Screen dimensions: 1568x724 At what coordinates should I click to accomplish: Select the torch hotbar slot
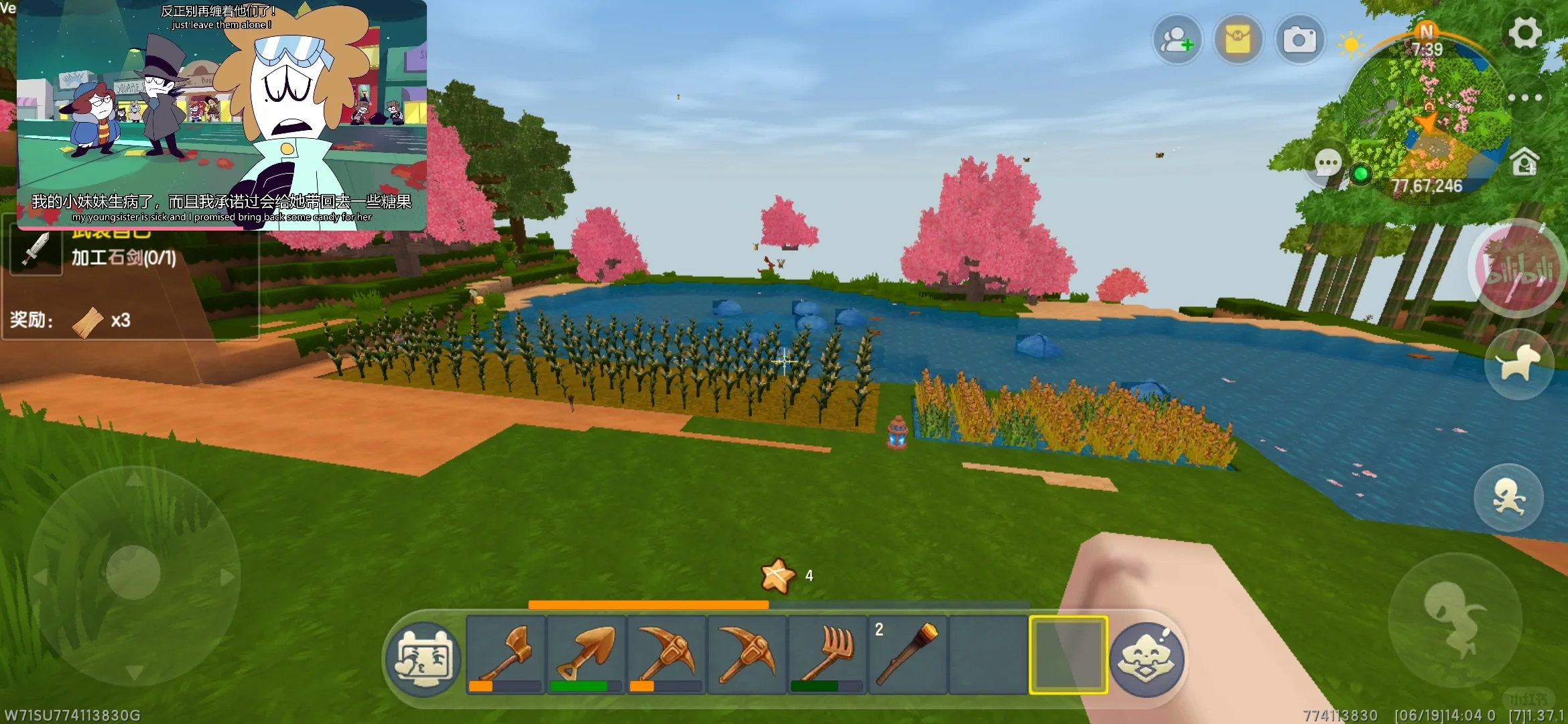[907, 654]
